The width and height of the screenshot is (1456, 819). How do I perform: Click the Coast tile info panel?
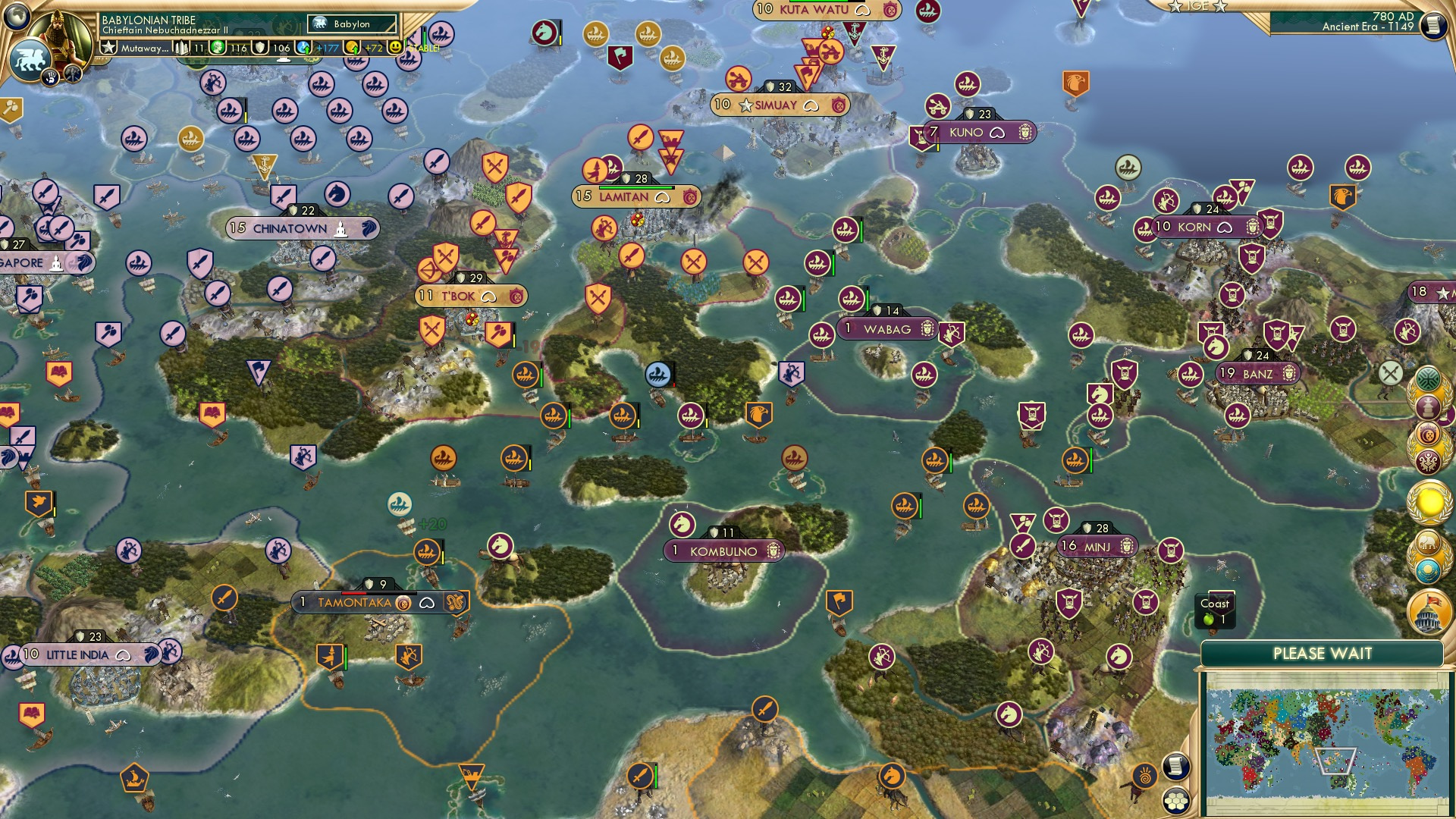(x=1216, y=611)
